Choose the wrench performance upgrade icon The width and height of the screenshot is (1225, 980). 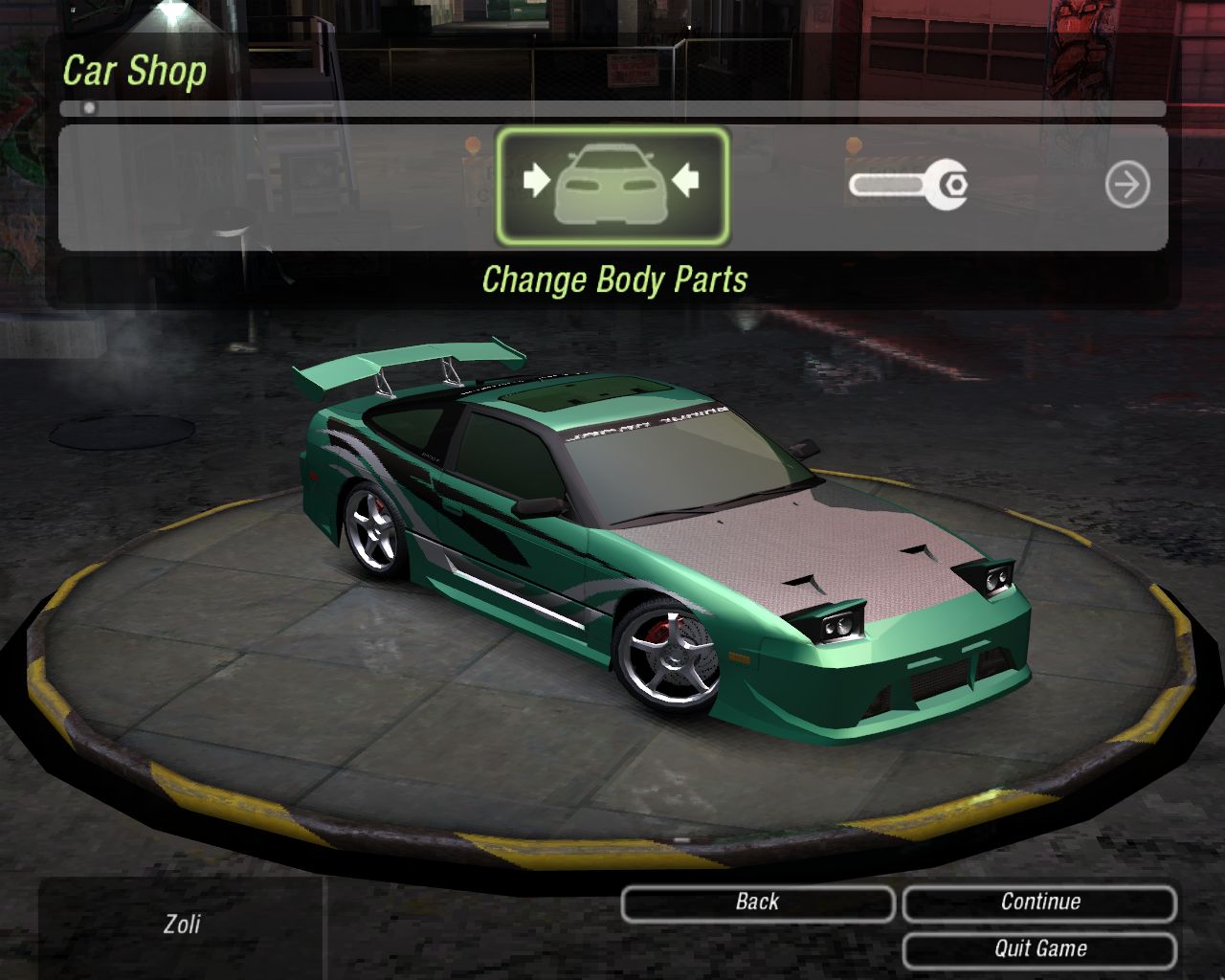[x=908, y=184]
